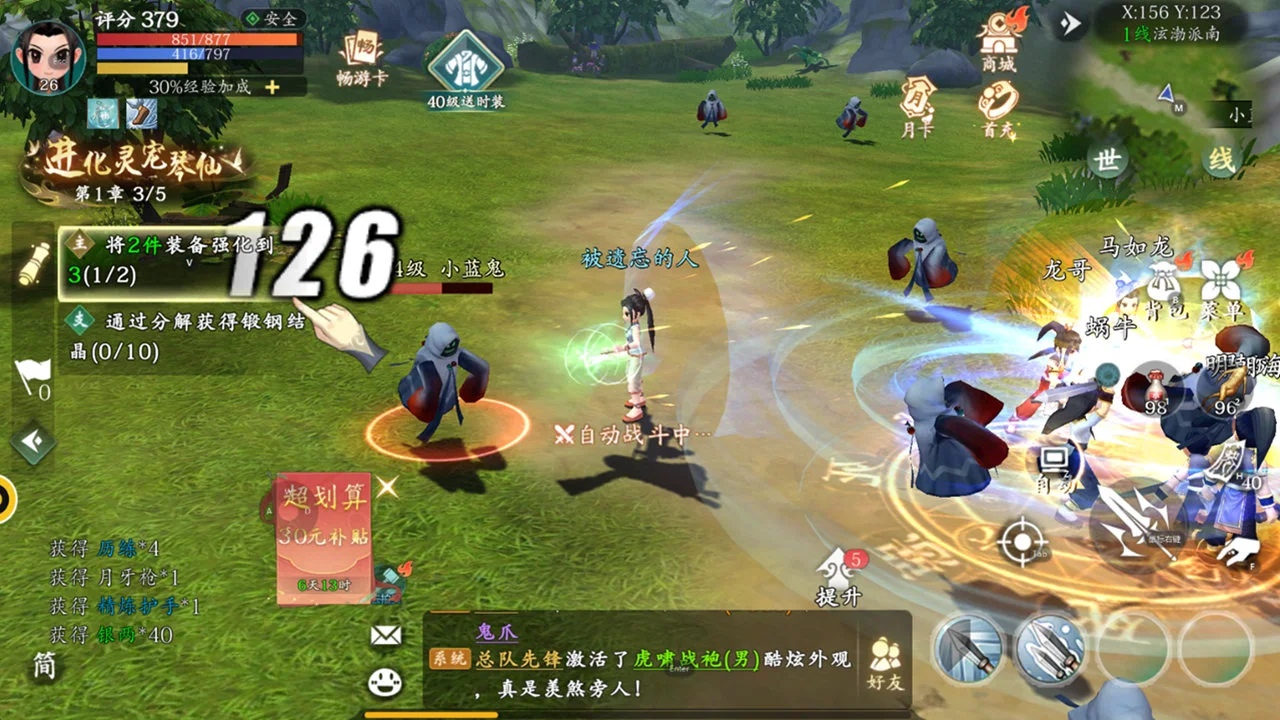Open the 月卡 monthly card offer

[x=917, y=105]
